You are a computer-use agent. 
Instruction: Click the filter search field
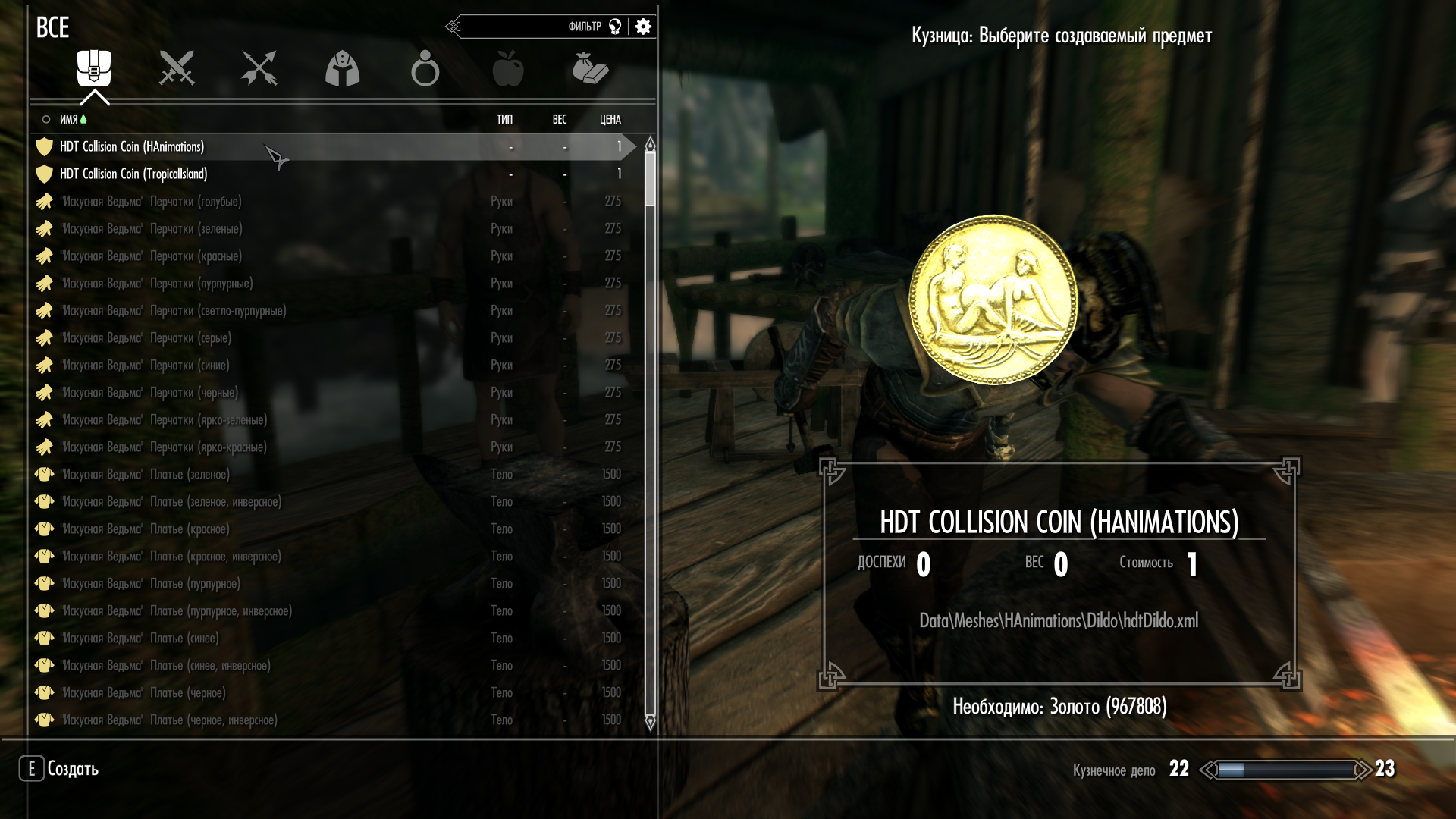coord(531,27)
